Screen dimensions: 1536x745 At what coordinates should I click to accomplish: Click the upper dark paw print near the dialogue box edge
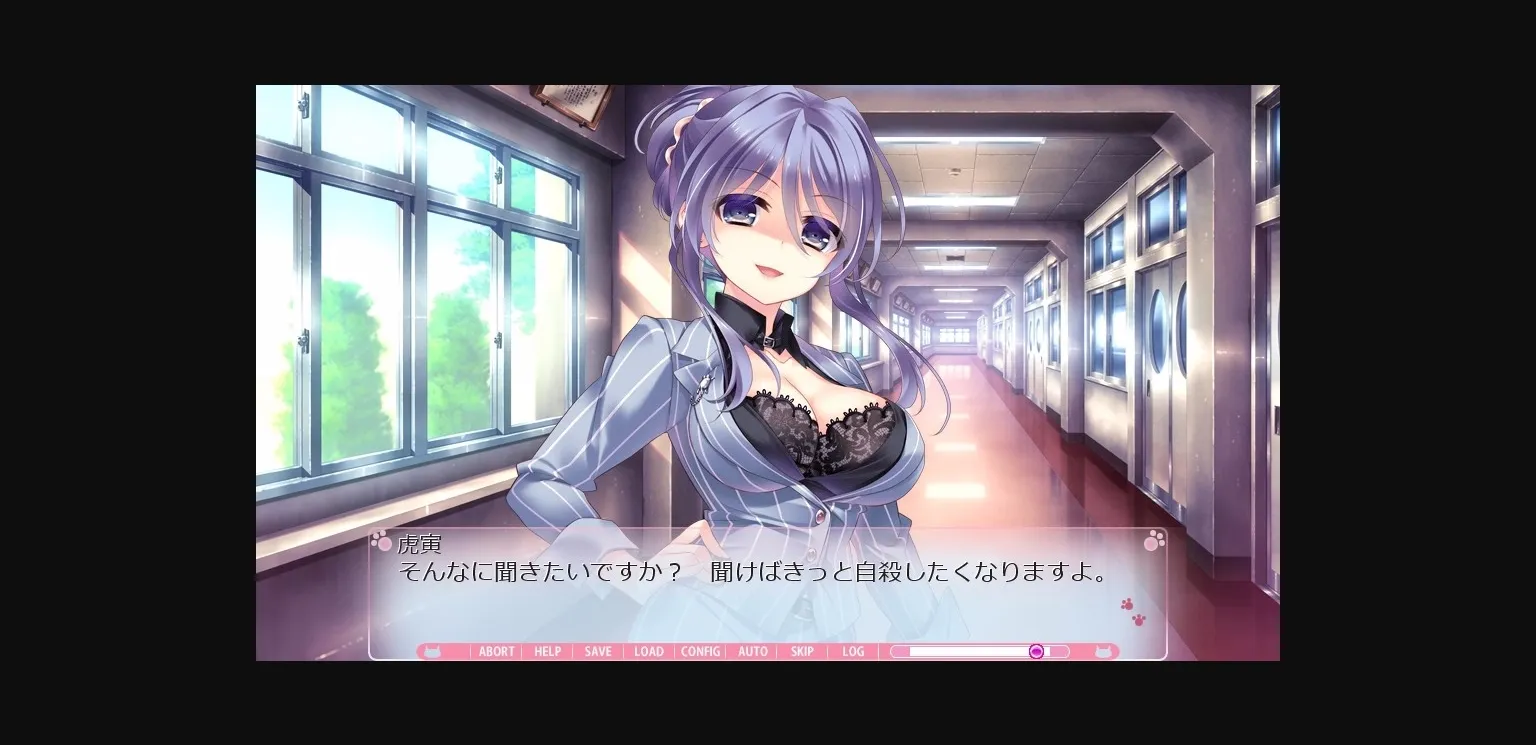(x=1128, y=603)
